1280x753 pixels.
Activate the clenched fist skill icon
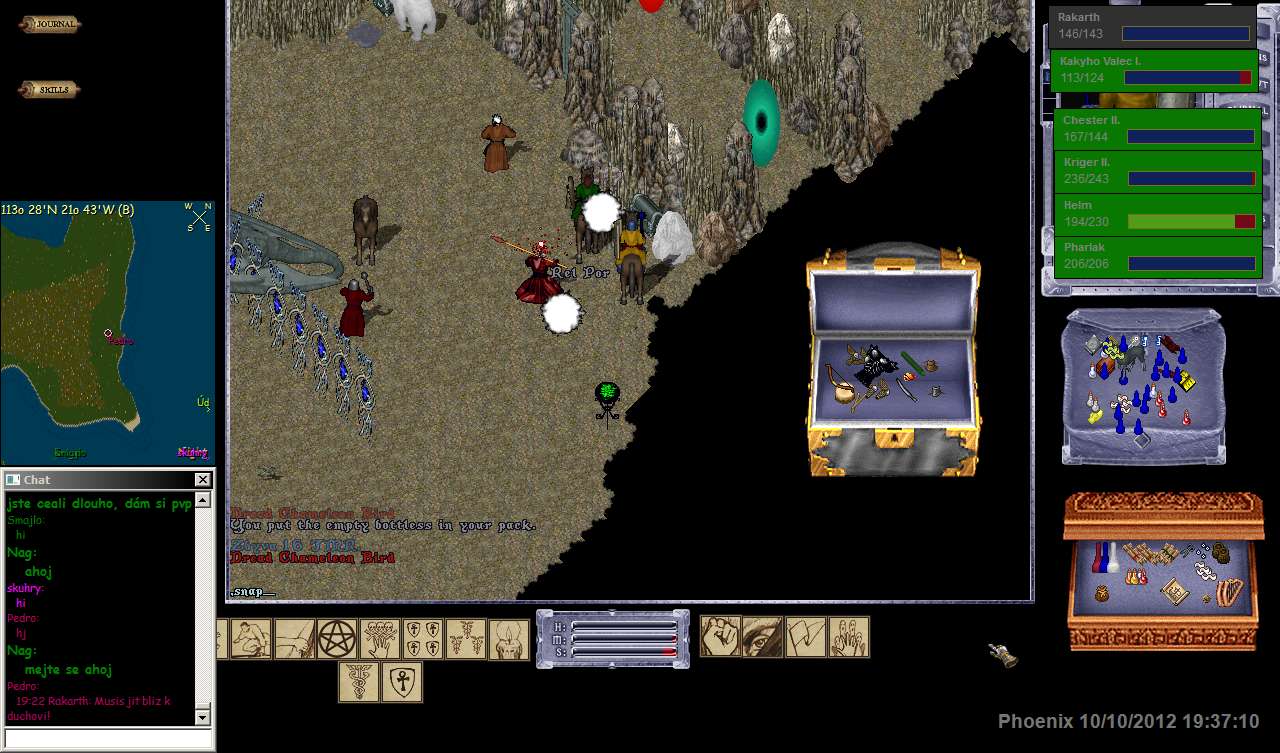[720, 637]
